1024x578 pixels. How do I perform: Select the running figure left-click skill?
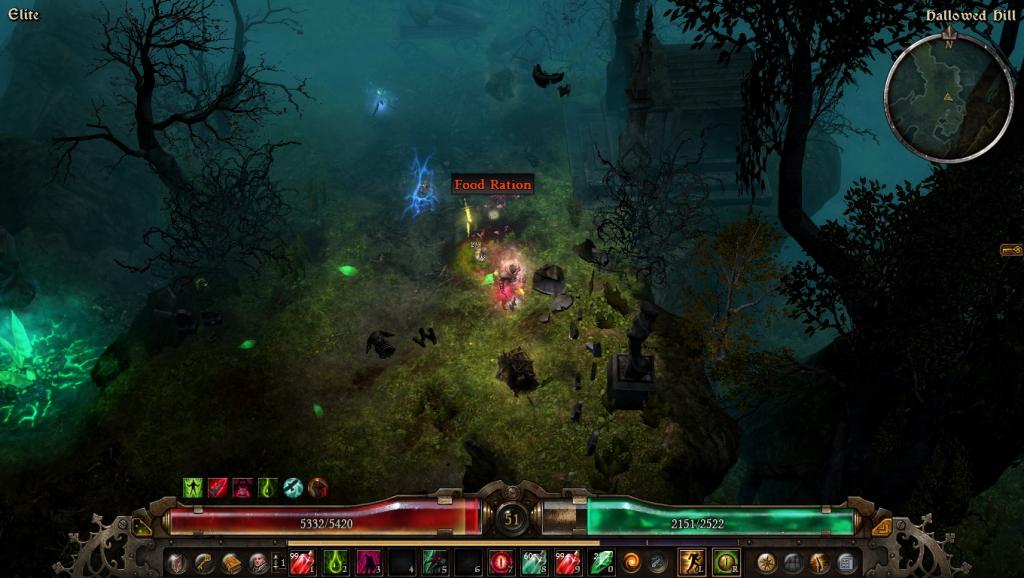[x=692, y=562]
